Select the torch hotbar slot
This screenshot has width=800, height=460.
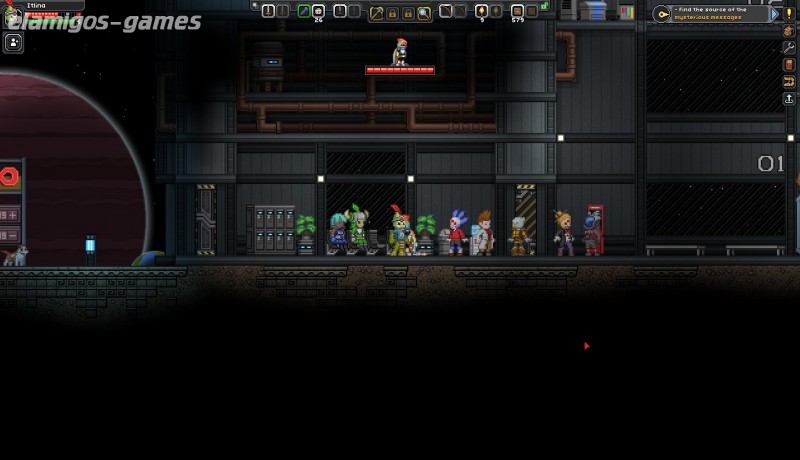tap(481, 12)
